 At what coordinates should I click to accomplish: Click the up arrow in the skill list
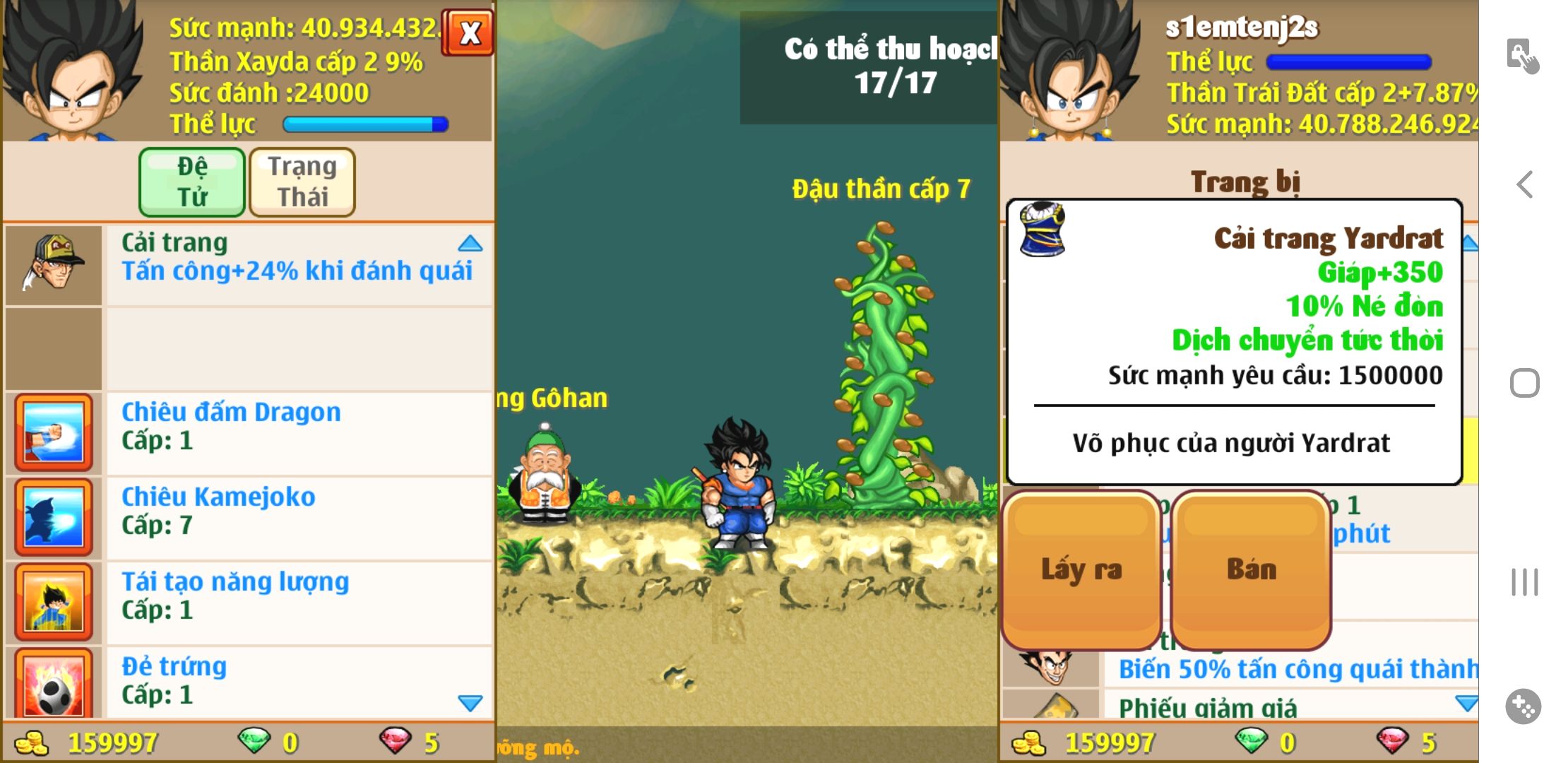(470, 244)
